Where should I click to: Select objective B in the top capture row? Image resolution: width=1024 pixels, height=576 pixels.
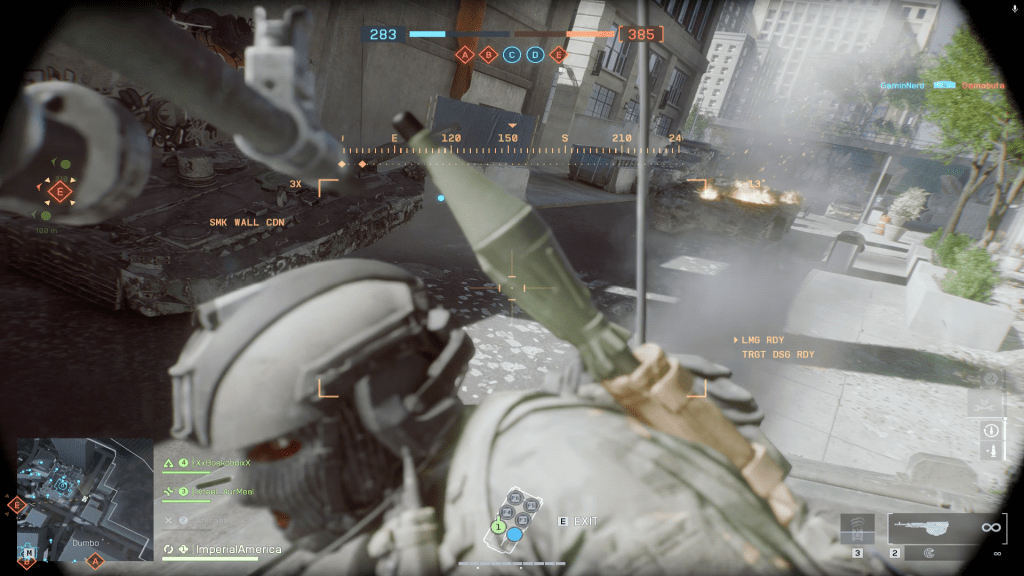(x=488, y=55)
